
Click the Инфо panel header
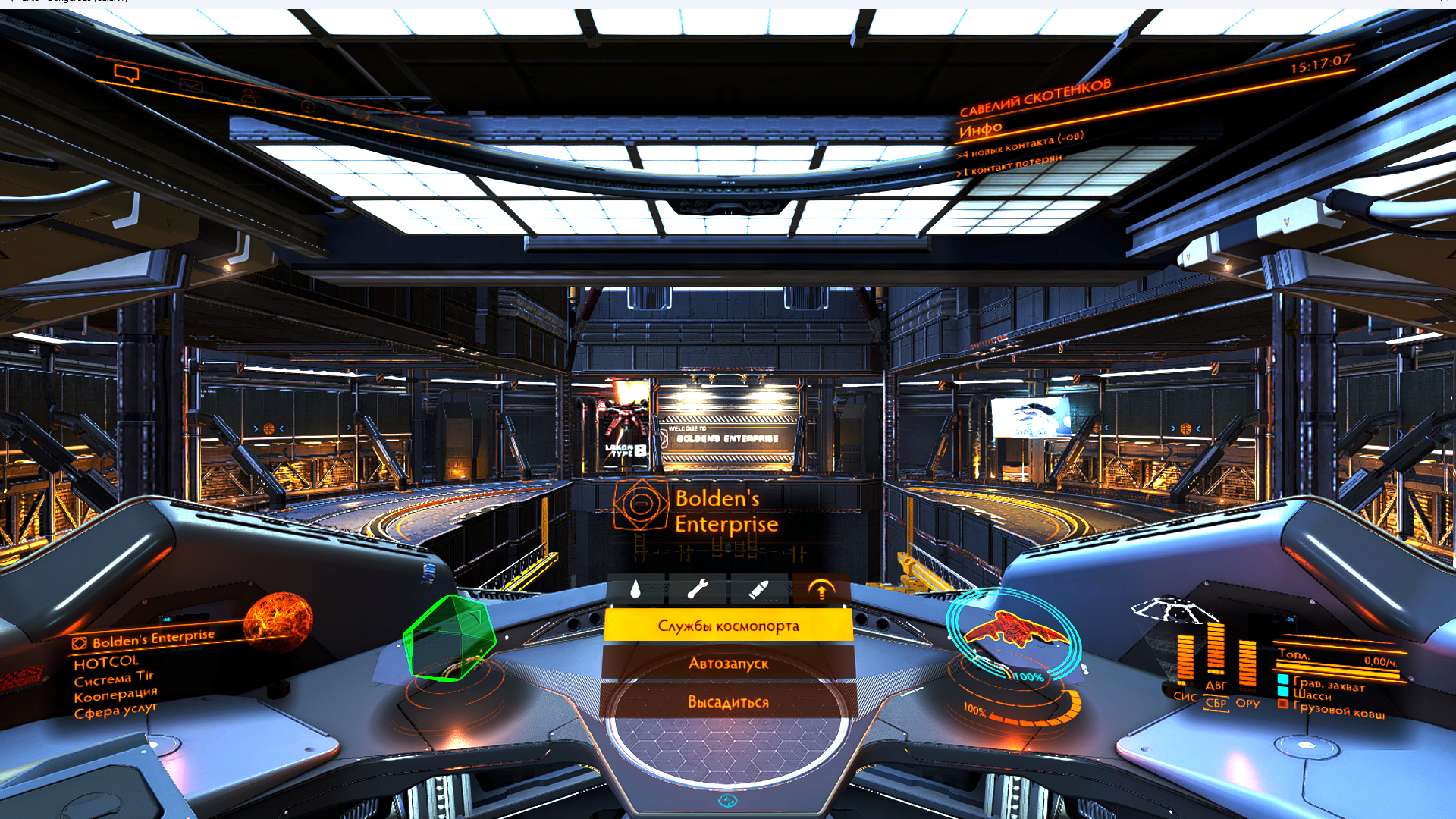pyautogui.click(x=981, y=130)
